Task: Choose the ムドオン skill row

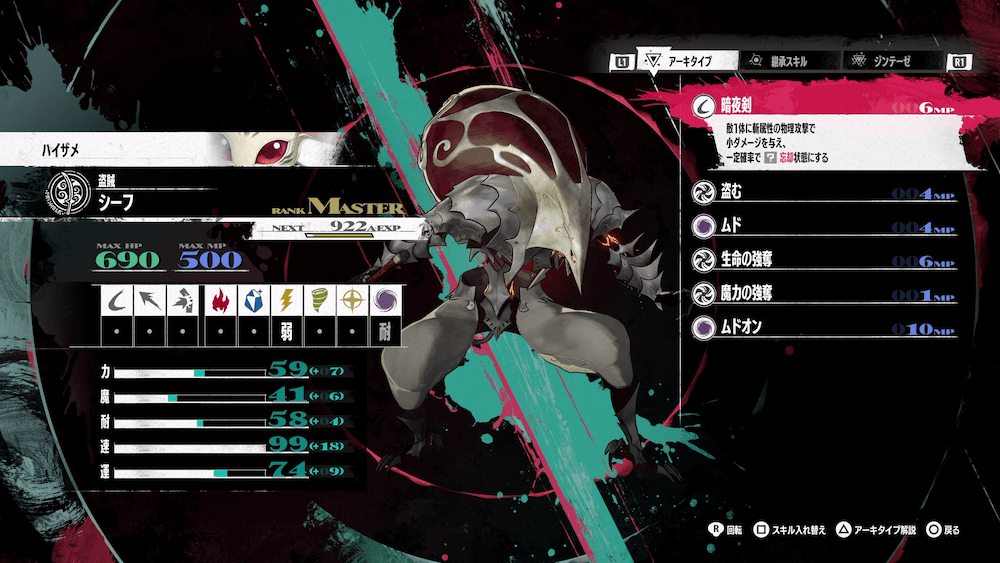Action: tap(825, 327)
